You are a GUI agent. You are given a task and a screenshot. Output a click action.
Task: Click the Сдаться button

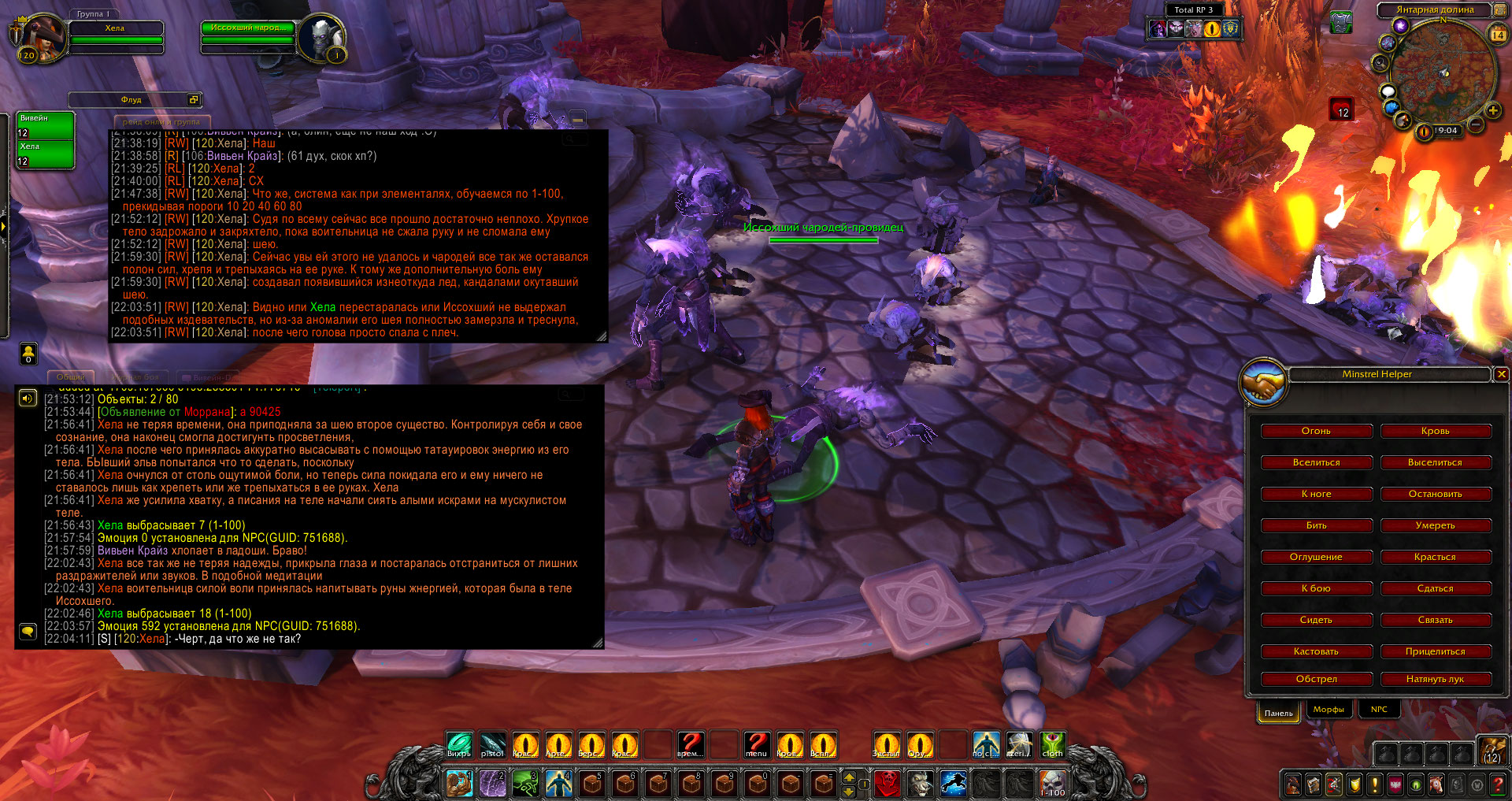(x=1436, y=588)
